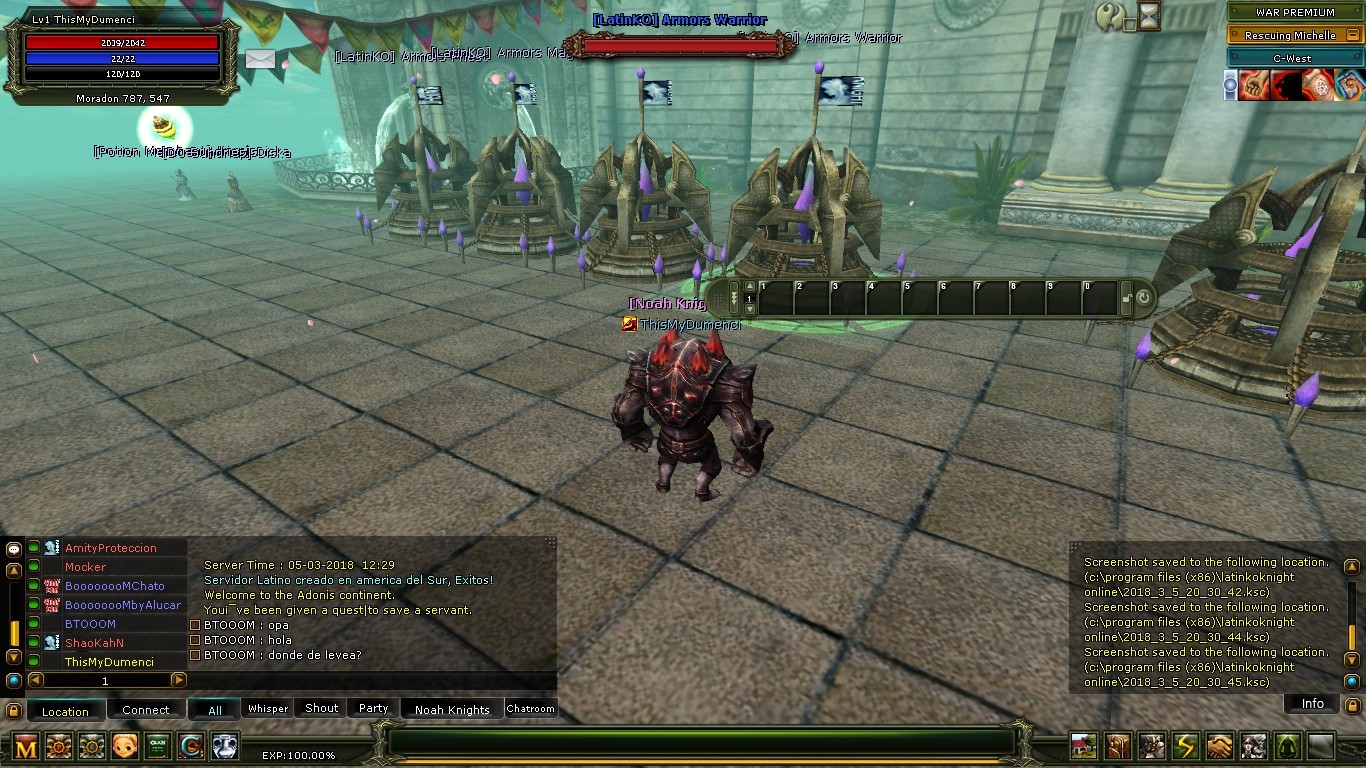The height and width of the screenshot is (768, 1366).
Task: Click the right arrow next to chat page 1
Action: [x=180, y=680]
